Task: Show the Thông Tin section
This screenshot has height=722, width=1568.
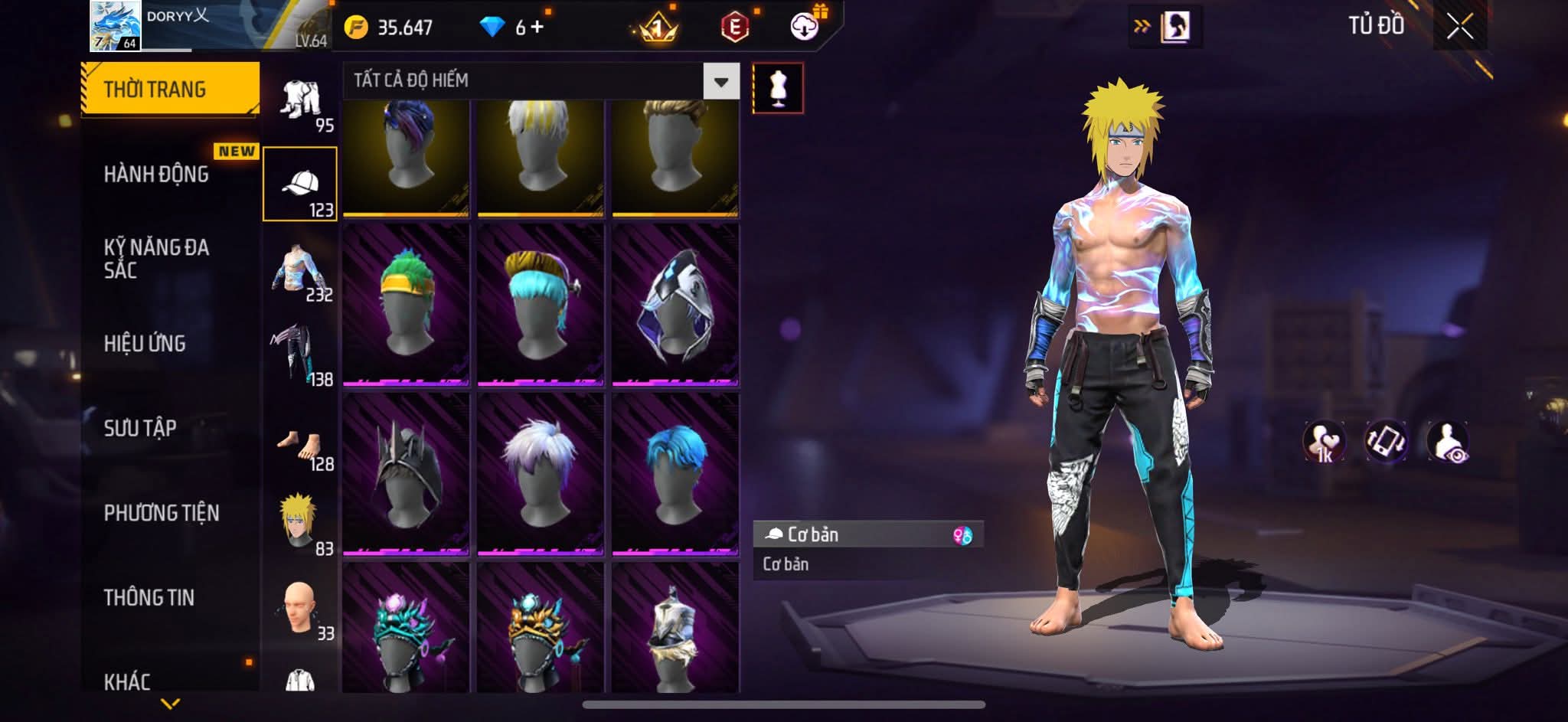Action: pyautogui.click(x=149, y=597)
